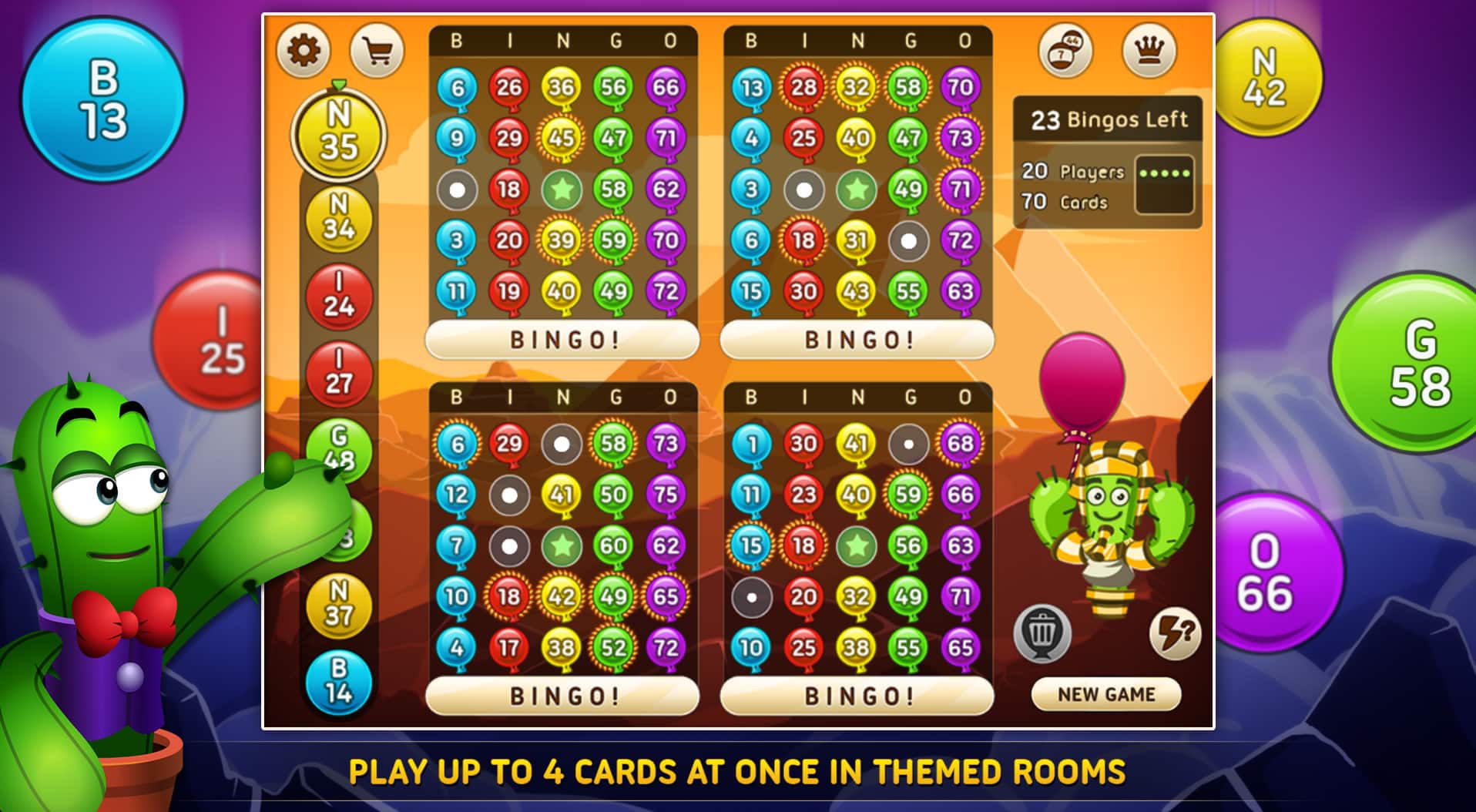Click called ball B14 in the history column
Image resolution: width=1476 pixels, height=812 pixels.
339,682
